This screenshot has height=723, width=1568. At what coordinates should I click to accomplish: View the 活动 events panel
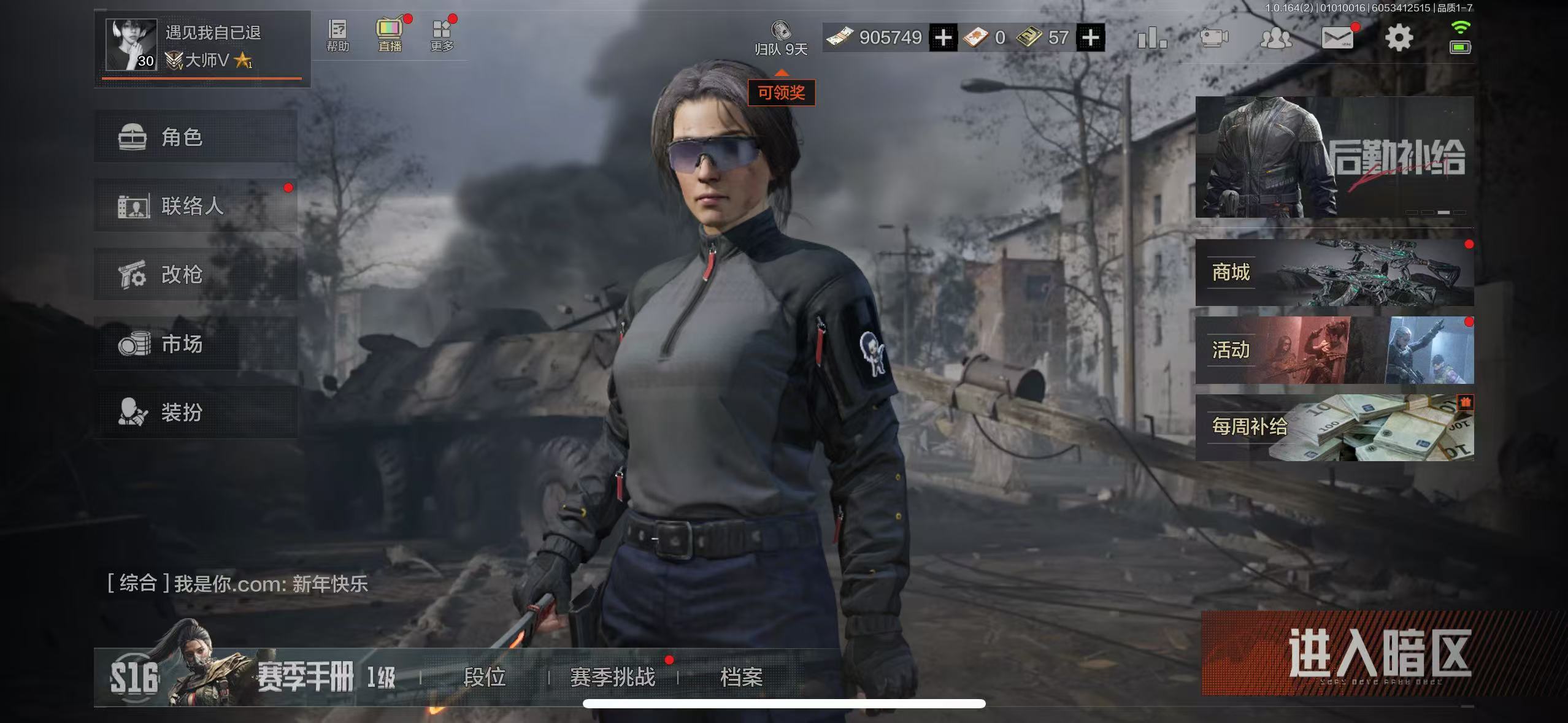pyautogui.click(x=1334, y=350)
